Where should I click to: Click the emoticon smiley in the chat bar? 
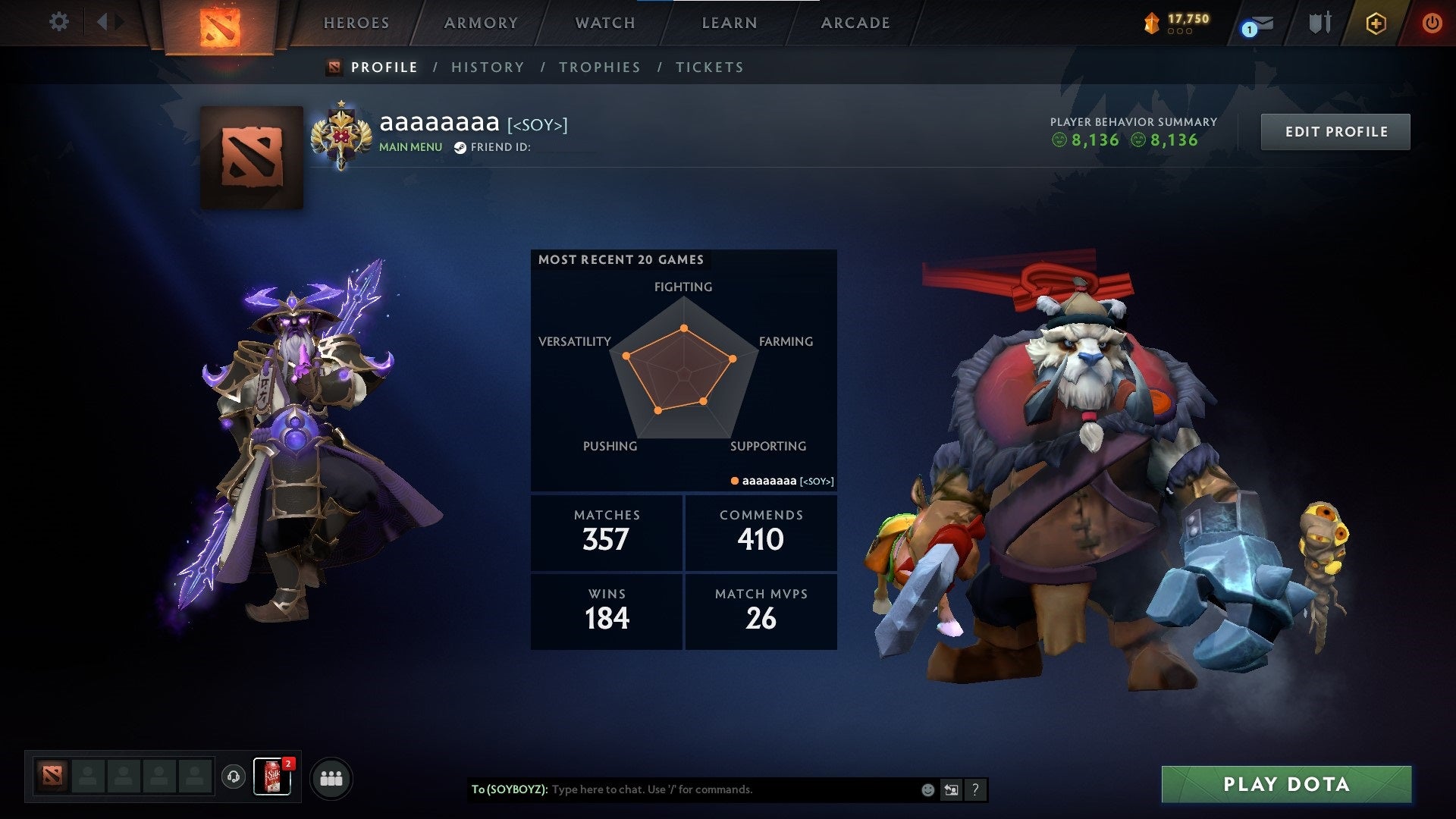[927, 789]
